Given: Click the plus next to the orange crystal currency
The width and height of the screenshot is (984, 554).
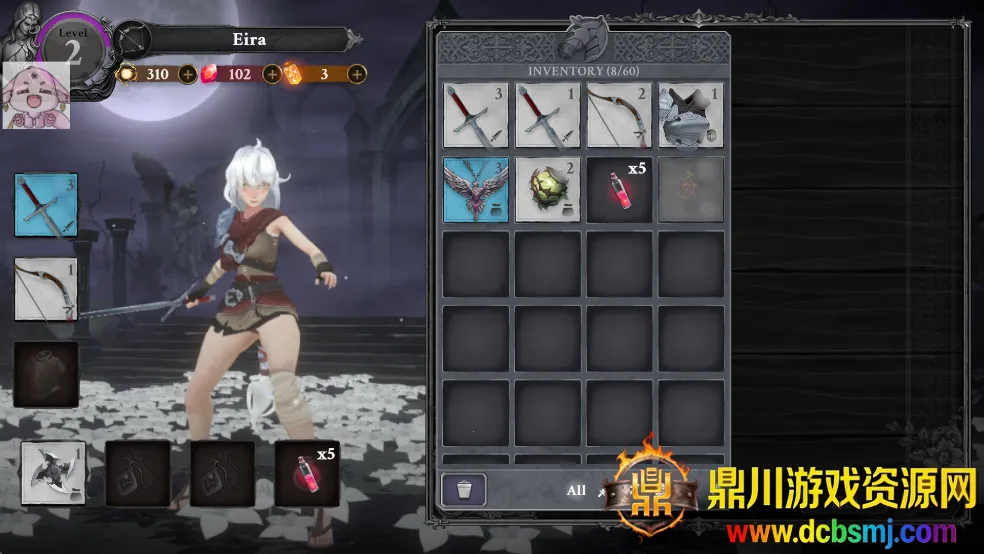Looking at the screenshot, I should pyautogui.click(x=356, y=73).
